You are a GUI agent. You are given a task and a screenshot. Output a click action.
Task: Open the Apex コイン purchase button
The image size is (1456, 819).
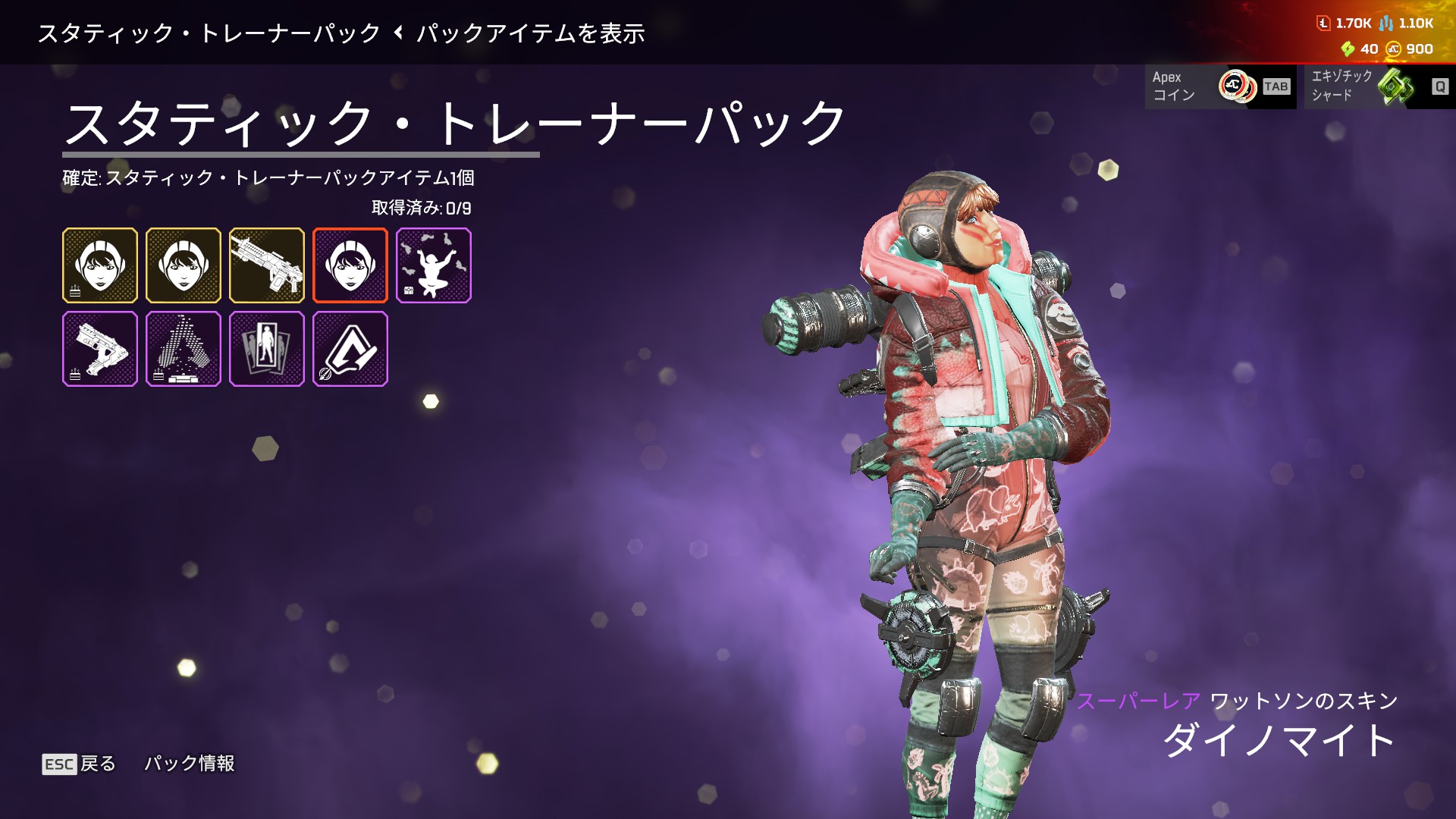point(1220,86)
